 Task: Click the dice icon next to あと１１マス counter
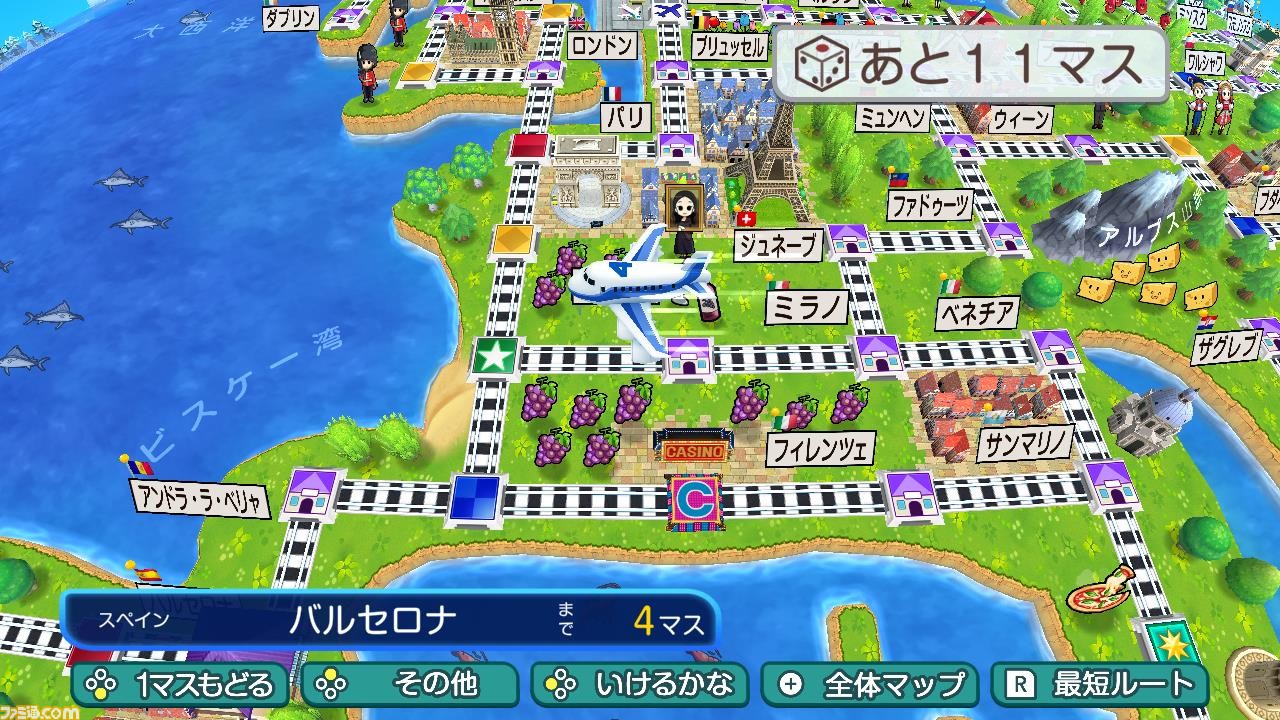(x=822, y=62)
